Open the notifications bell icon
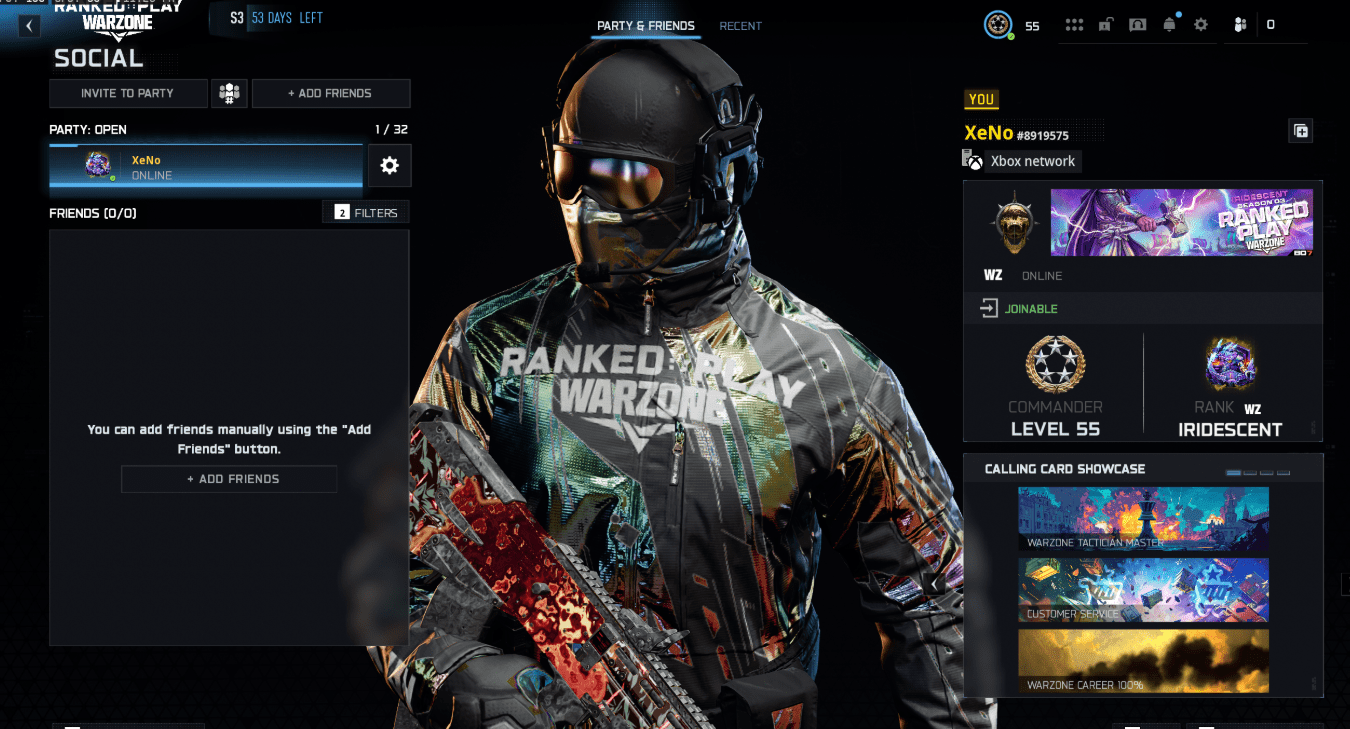Image resolution: width=1350 pixels, height=729 pixels. click(1169, 24)
